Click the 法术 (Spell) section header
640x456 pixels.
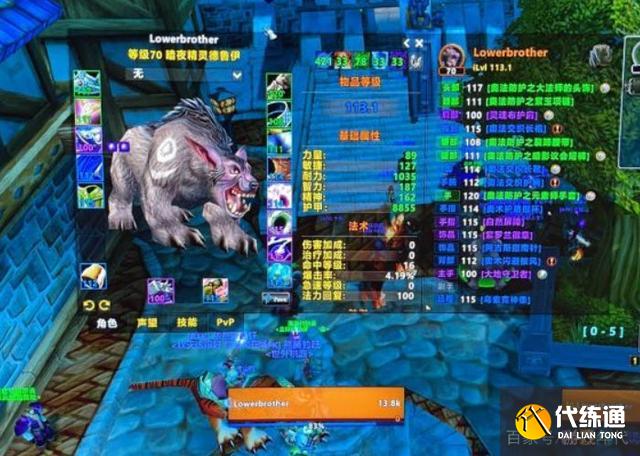point(355,228)
